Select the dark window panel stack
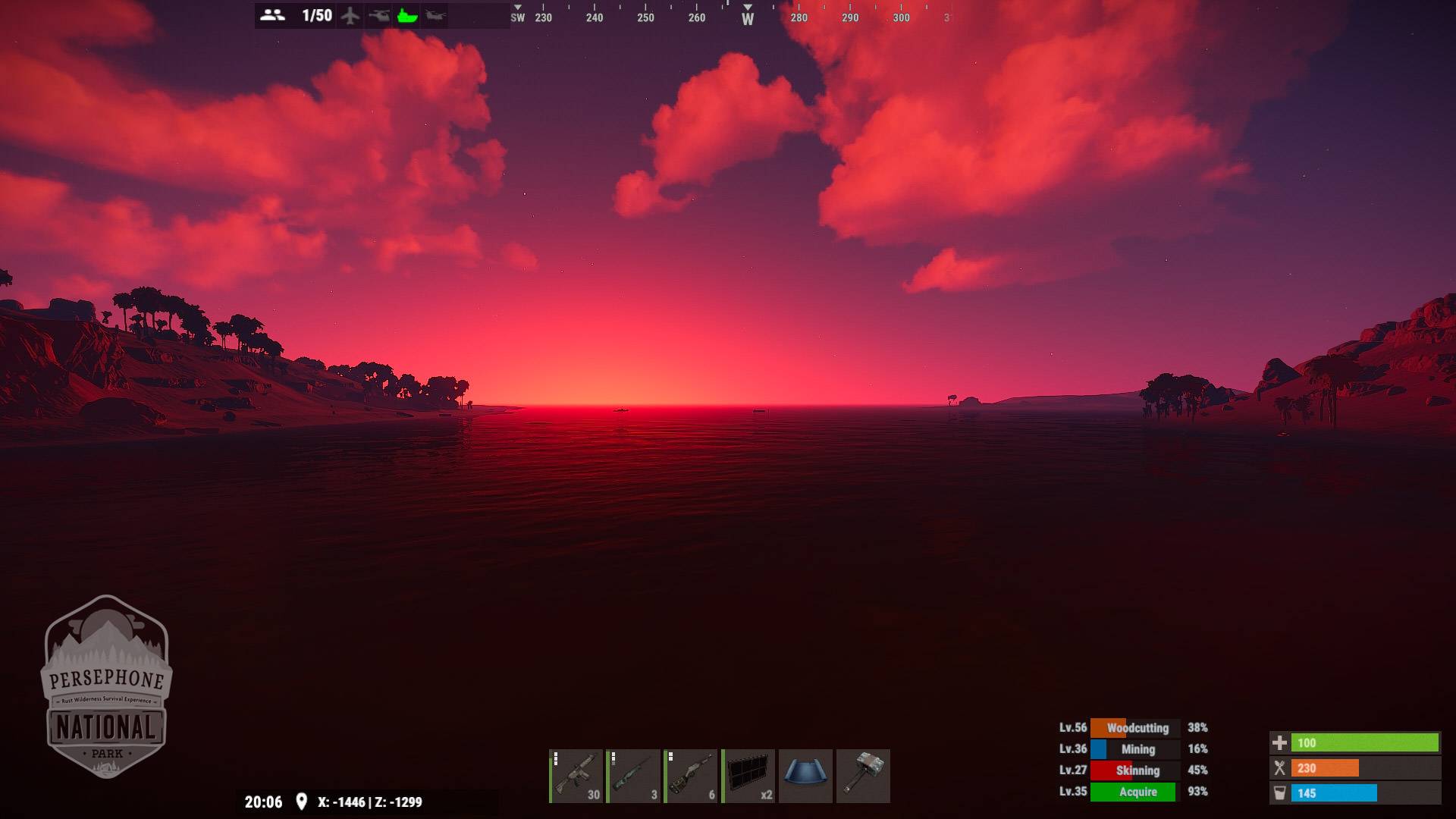The width and height of the screenshot is (1456, 819). (748, 776)
